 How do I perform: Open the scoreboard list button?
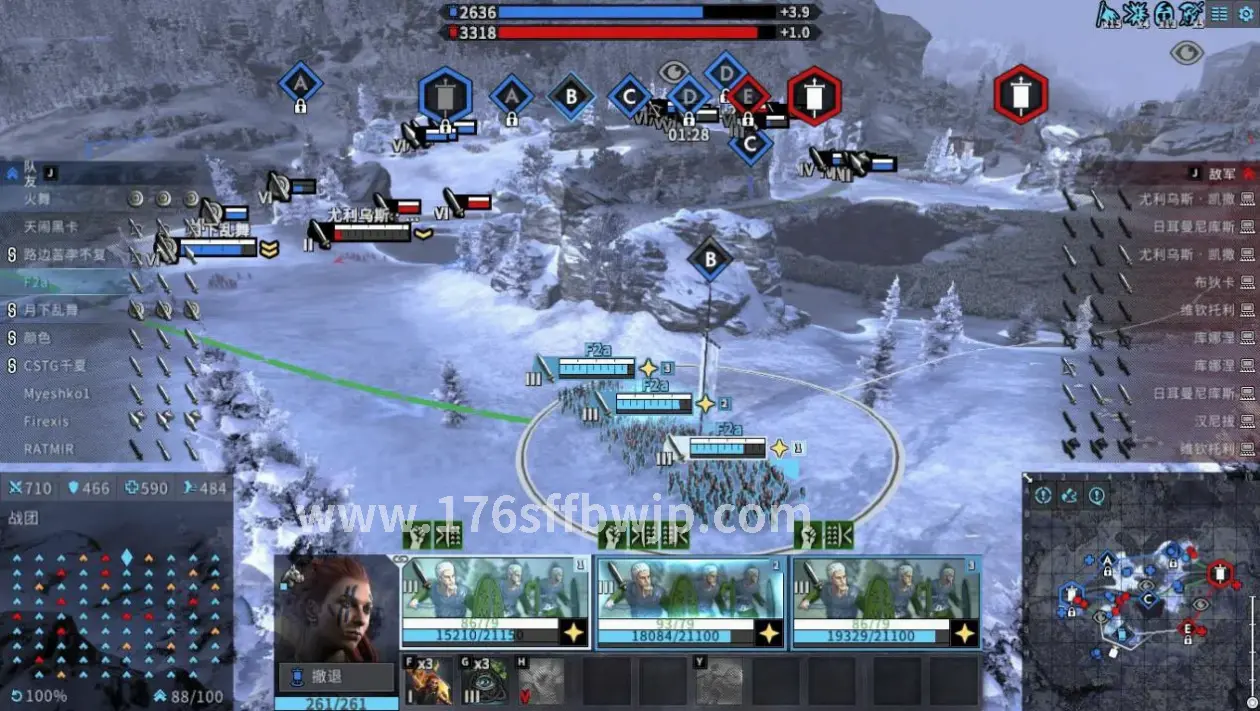[1219, 14]
